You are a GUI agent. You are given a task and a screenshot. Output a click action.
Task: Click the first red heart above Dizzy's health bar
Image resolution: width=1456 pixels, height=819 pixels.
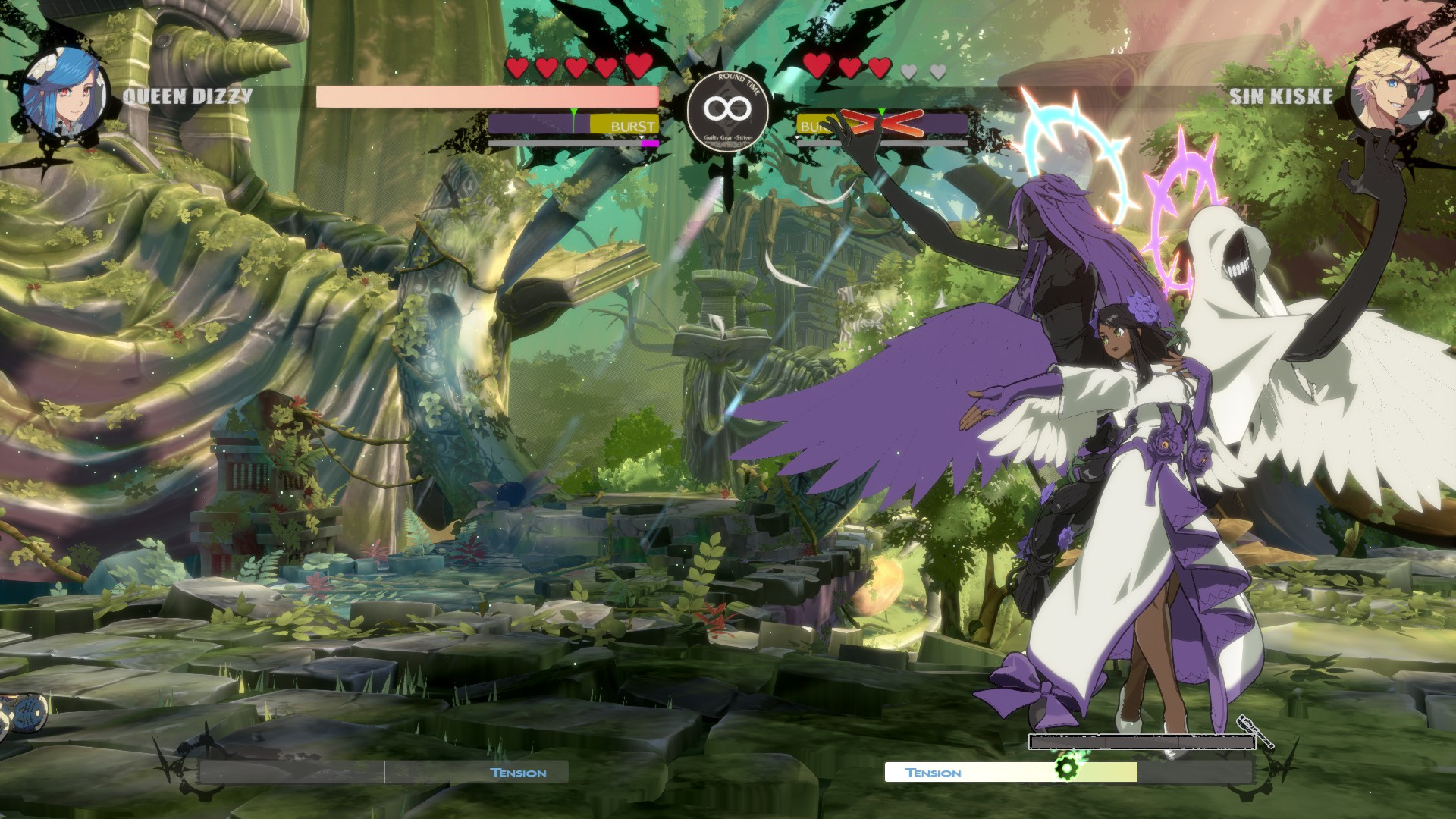click(x=517, y=67)
